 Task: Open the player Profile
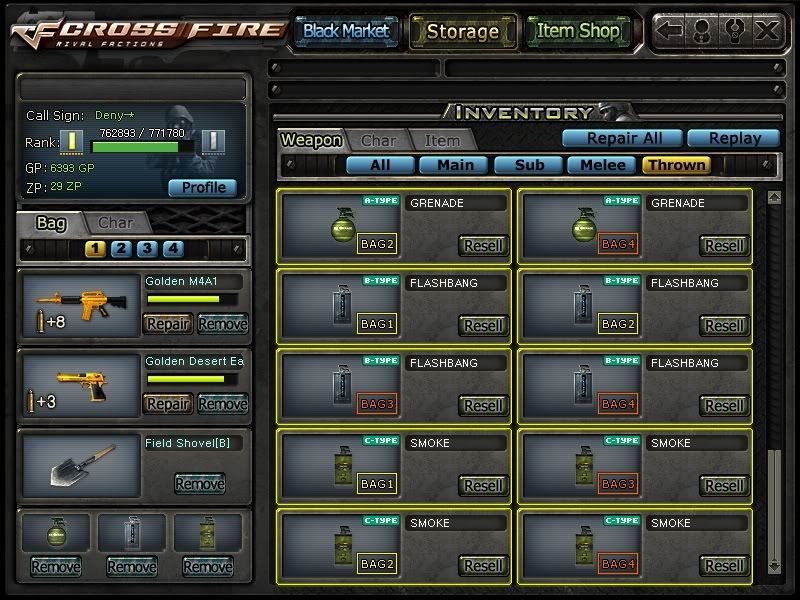click(203, 187)
